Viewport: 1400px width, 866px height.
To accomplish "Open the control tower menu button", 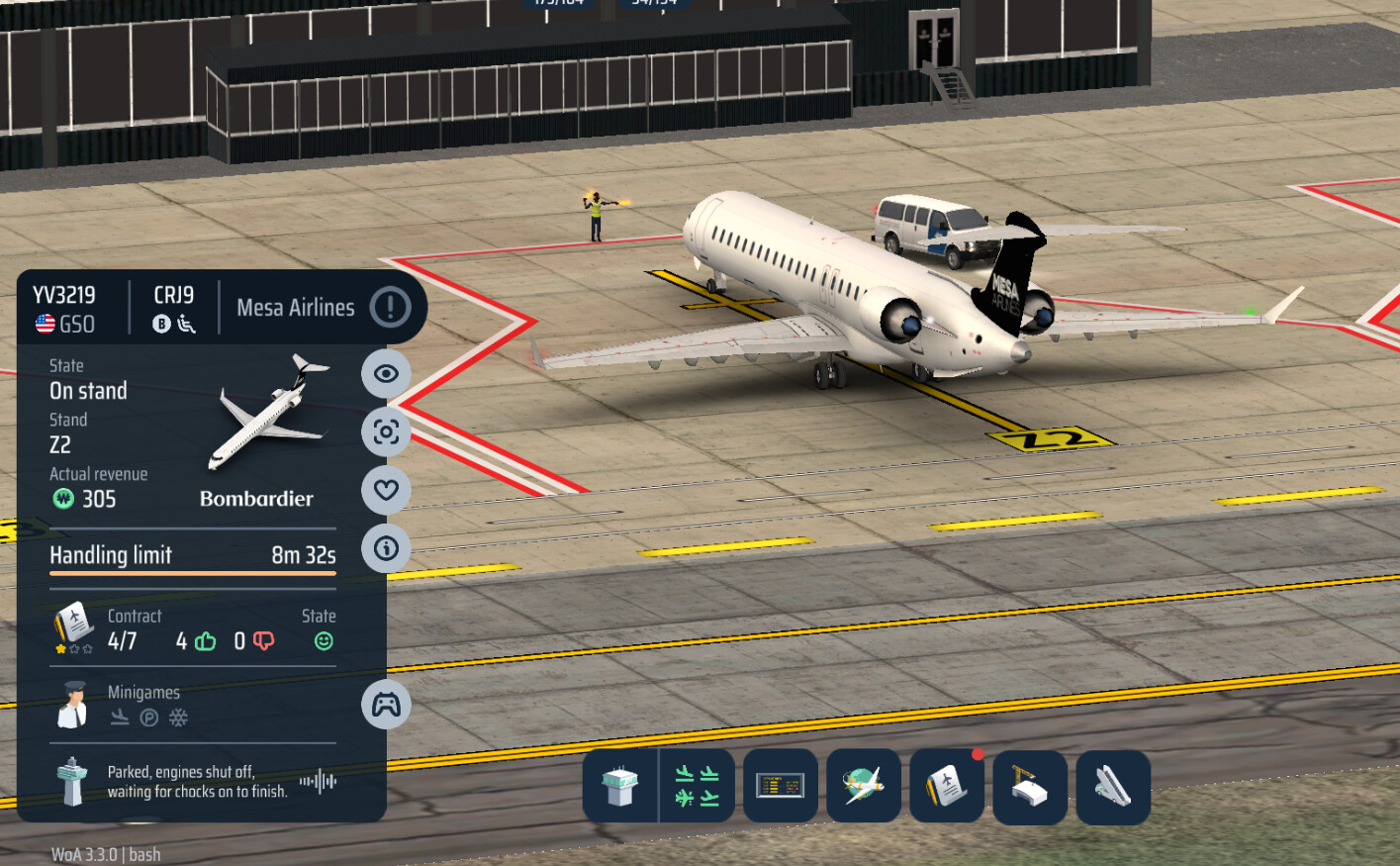I will (619, 787).
